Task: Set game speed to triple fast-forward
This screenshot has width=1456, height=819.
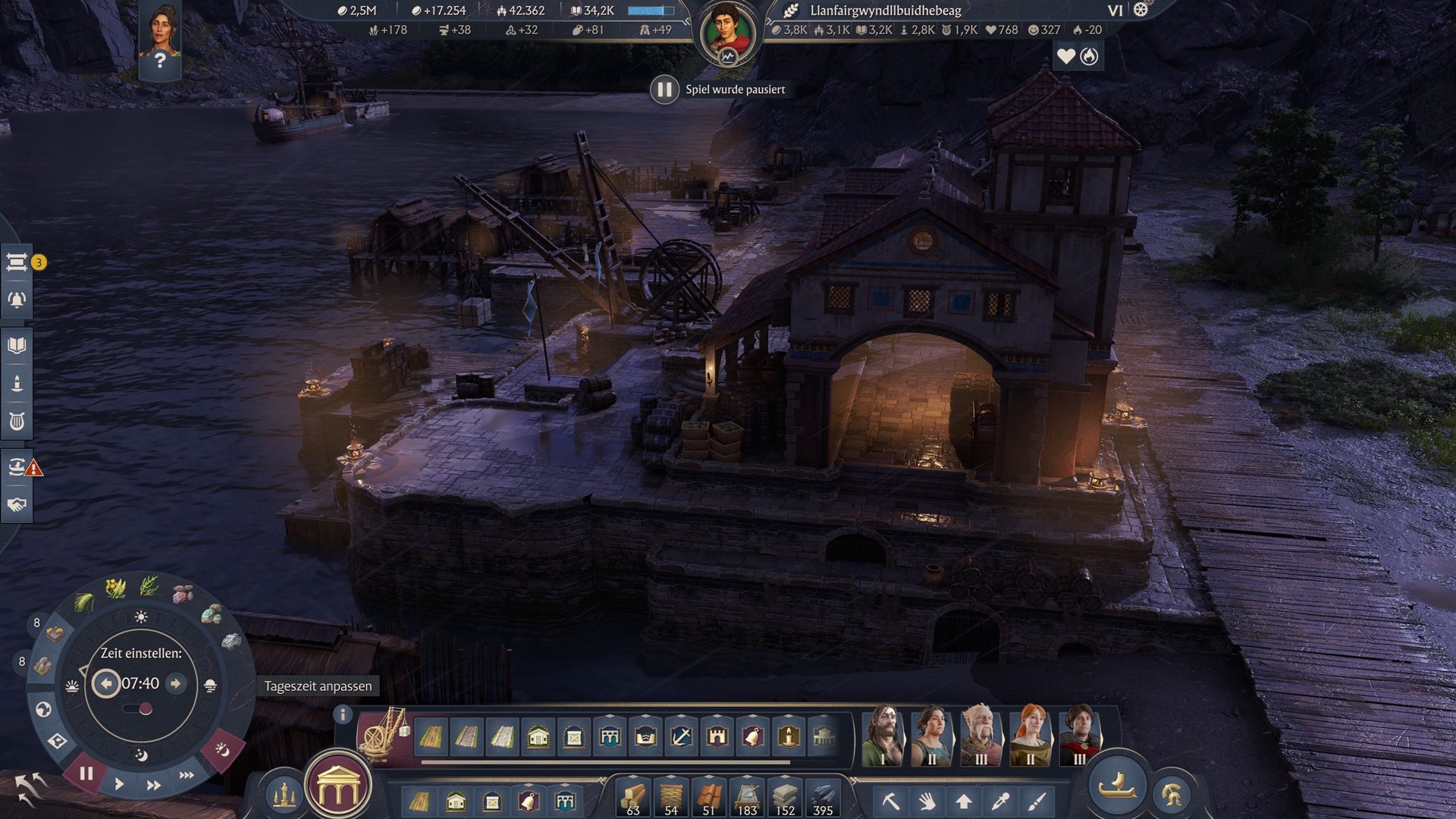Action: pyautogui.click(x=187, y=775)
